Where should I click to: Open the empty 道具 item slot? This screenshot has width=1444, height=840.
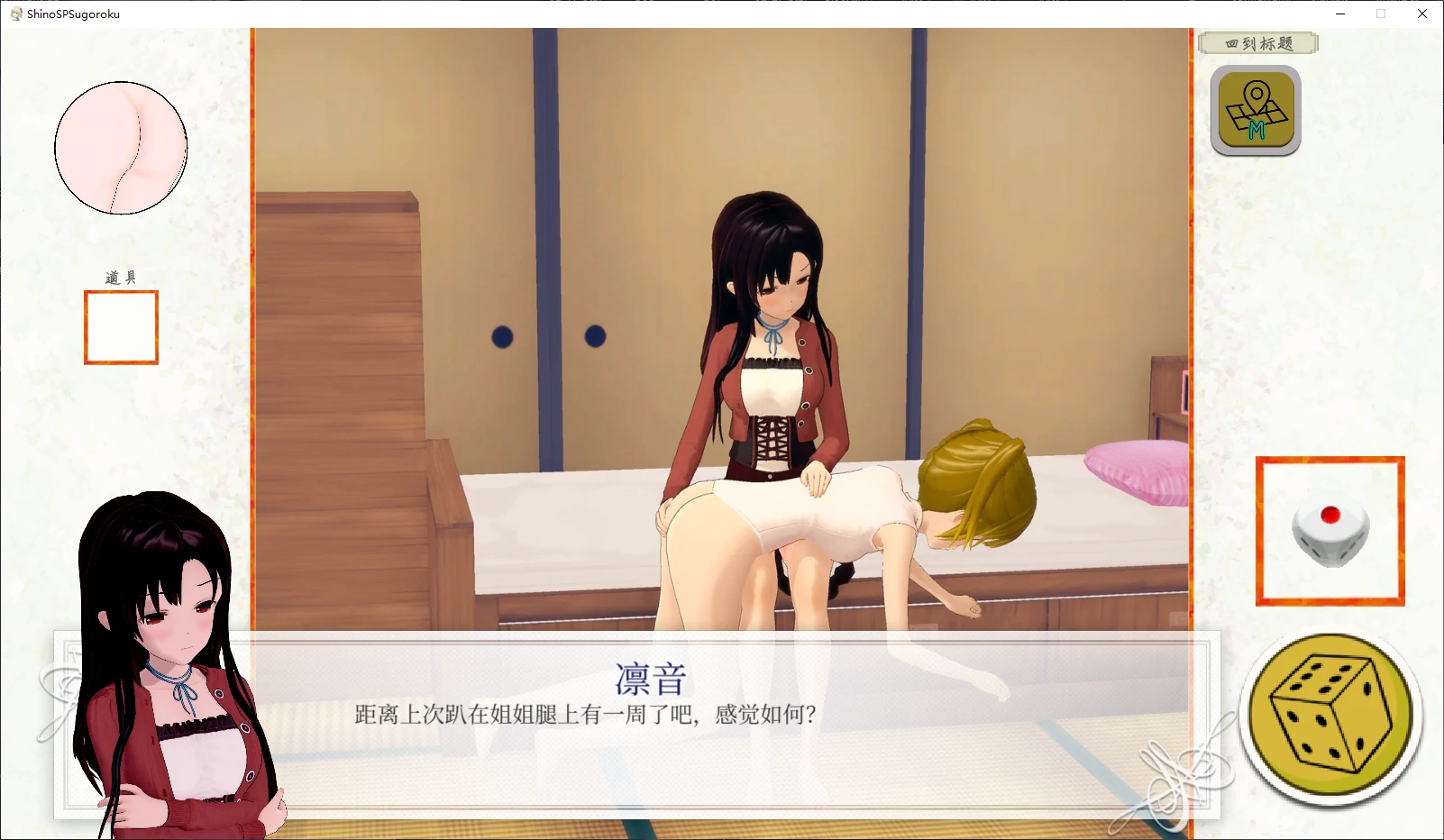120,327
